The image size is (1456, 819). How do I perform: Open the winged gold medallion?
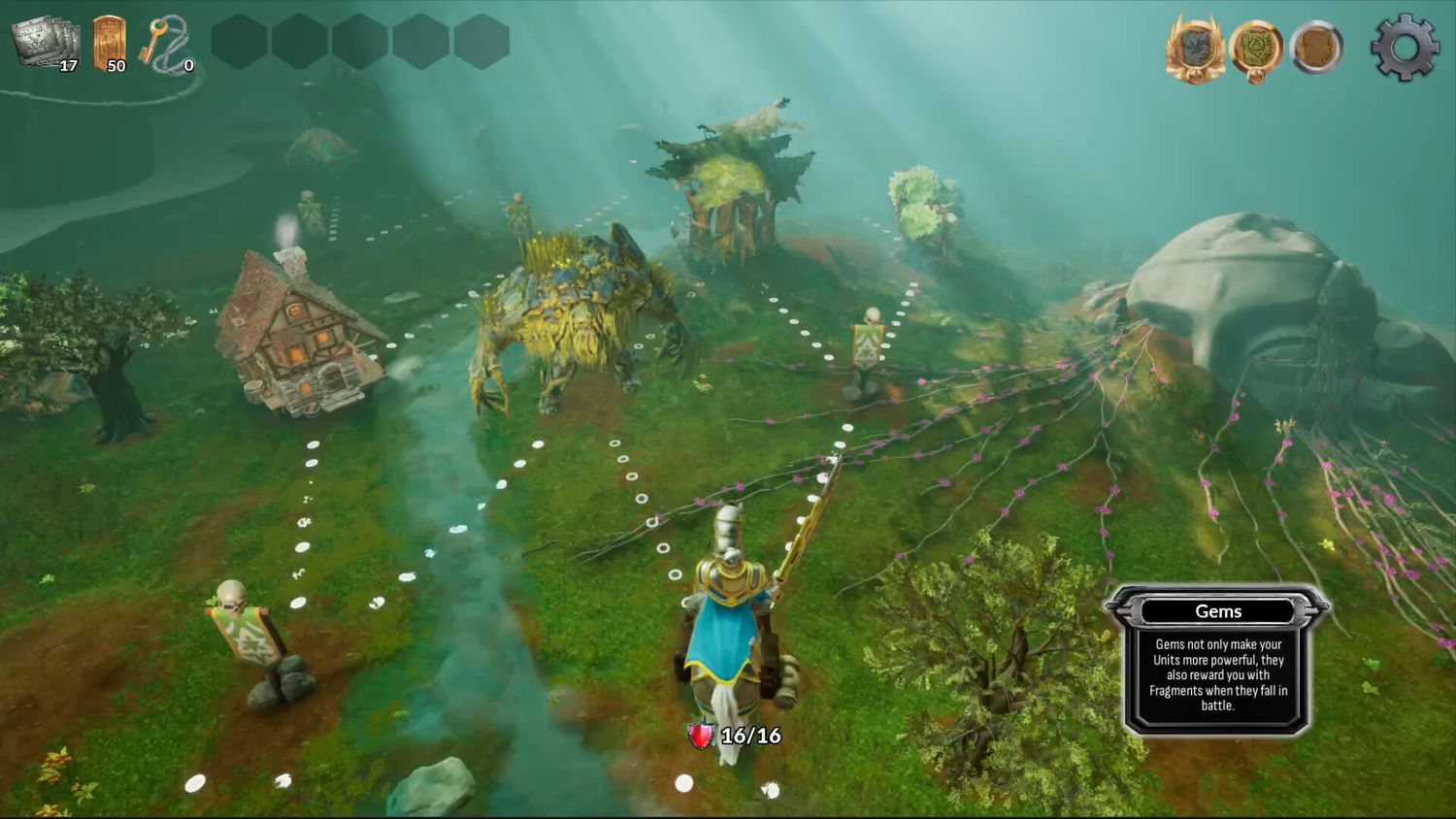[x=1195, y=48]
